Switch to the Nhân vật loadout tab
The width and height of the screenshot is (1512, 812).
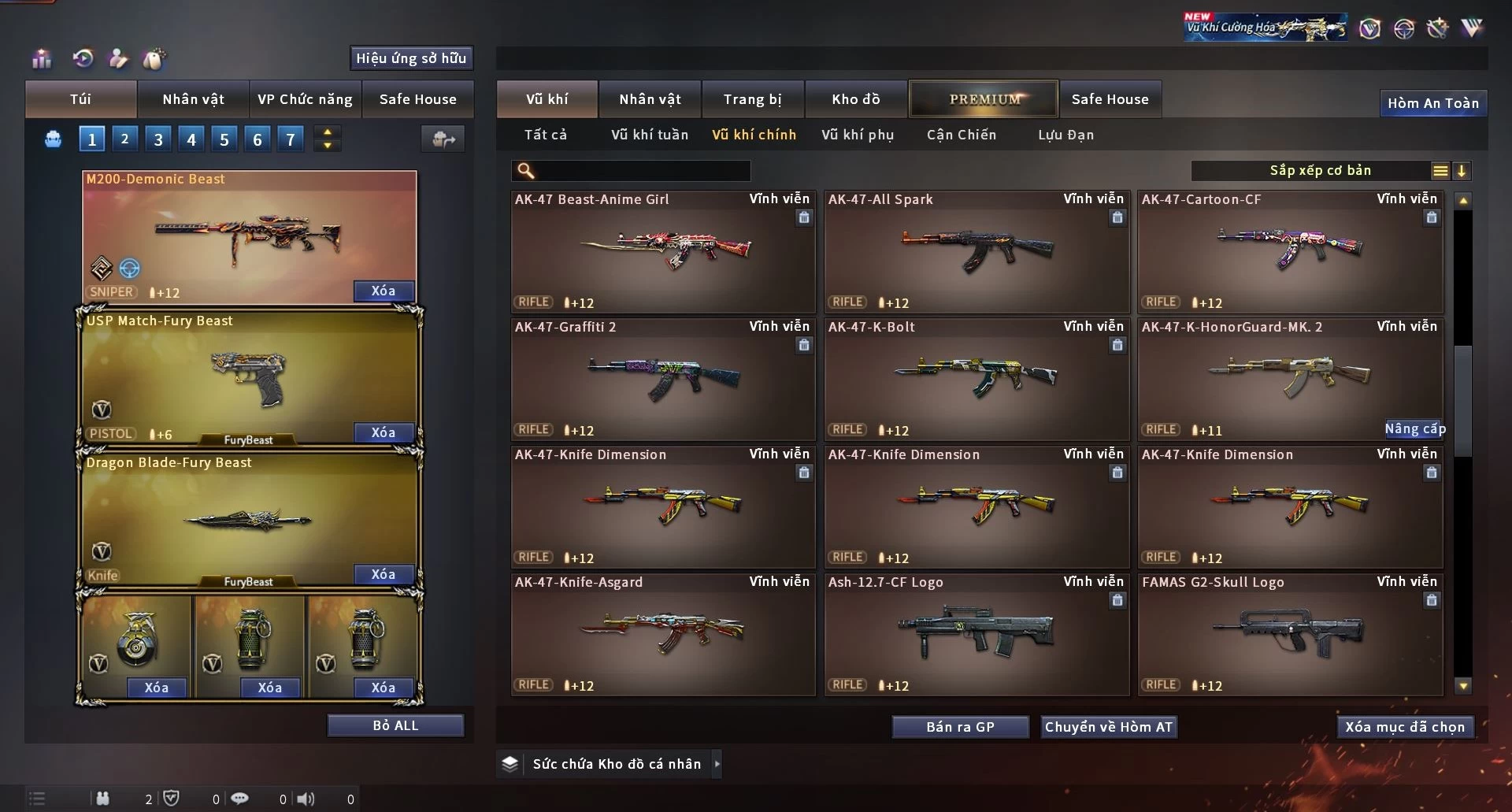coord(193,99)
